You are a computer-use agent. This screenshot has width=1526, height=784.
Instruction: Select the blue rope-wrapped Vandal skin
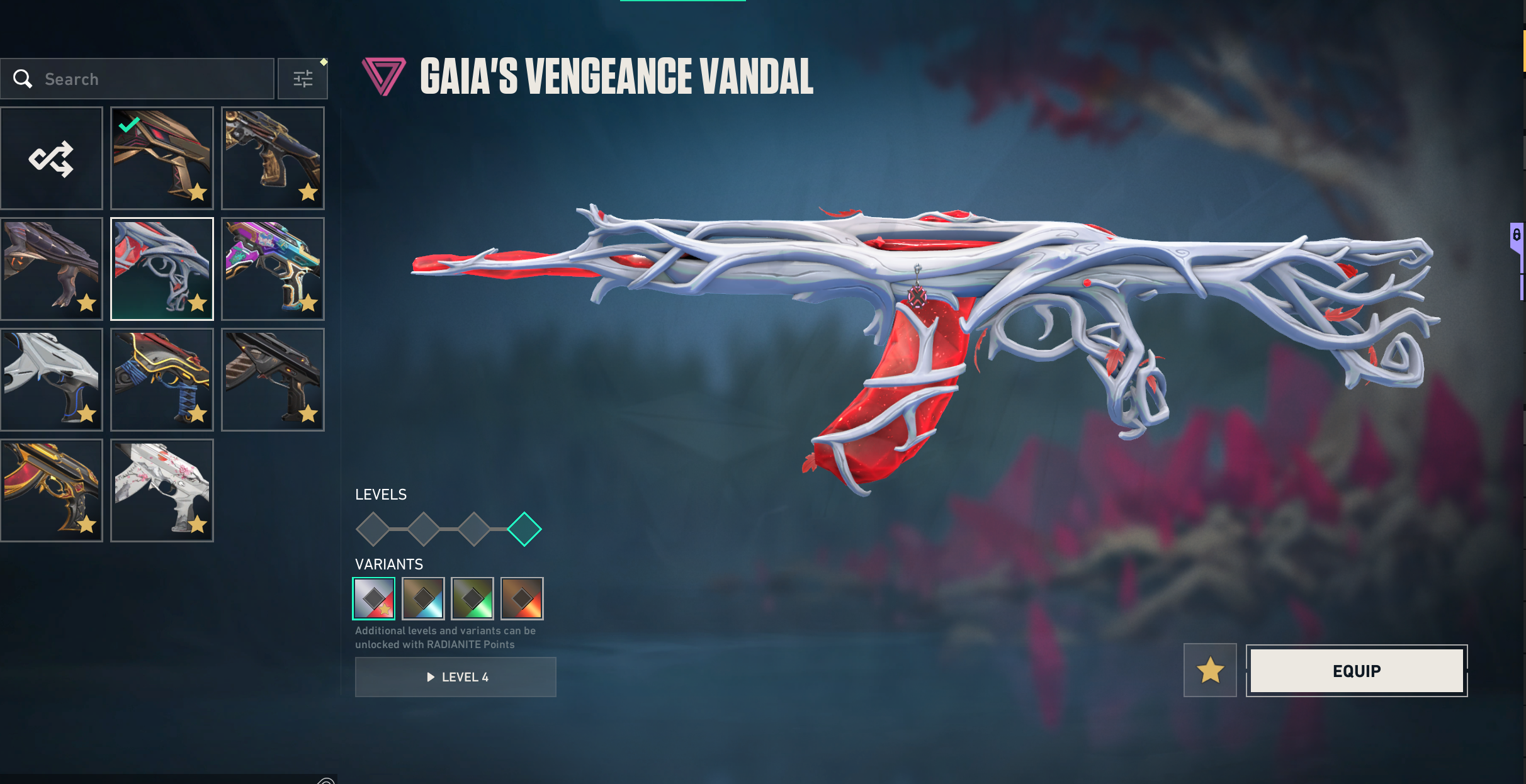click(162, 379)
